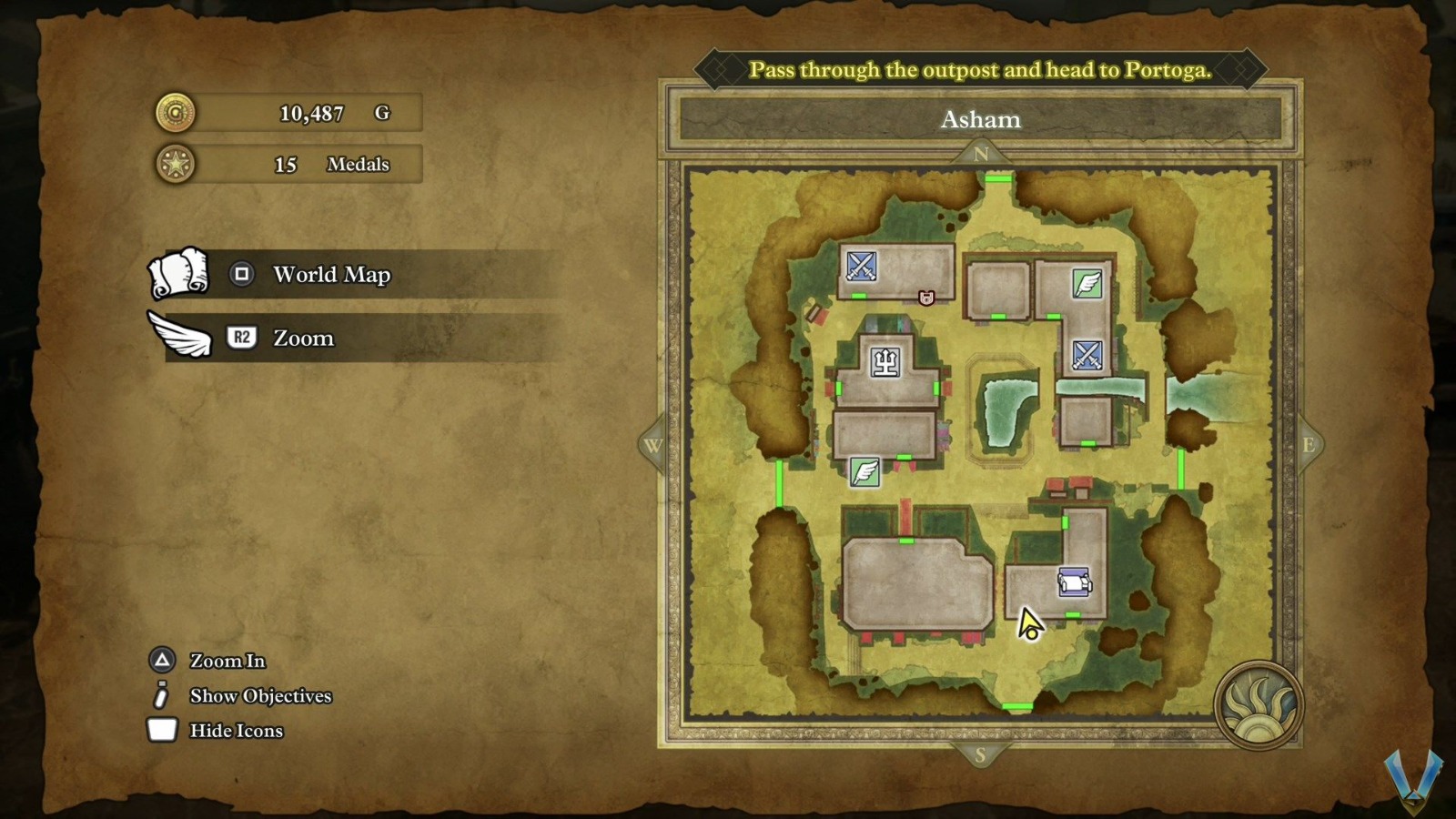The height and width of the screenshot is (819, 1456).
Task: Select the small cat marker on the map
Action: click(926, 298)
